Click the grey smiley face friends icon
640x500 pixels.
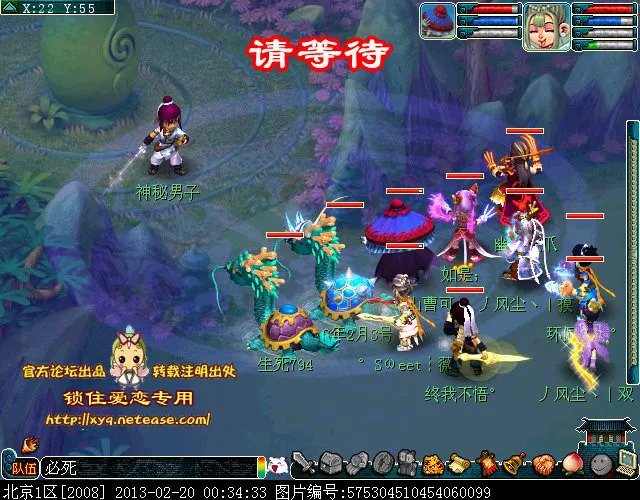coord(598,464)
